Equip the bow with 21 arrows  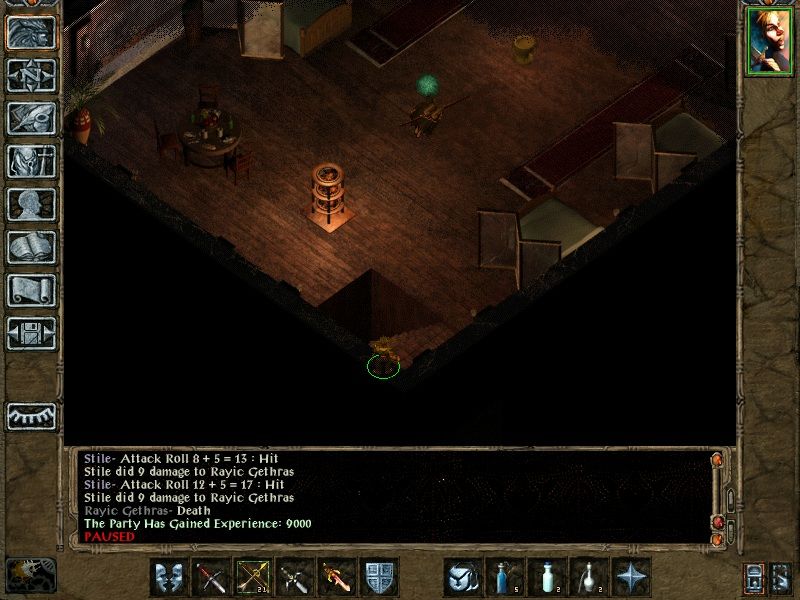pos(253,577)
